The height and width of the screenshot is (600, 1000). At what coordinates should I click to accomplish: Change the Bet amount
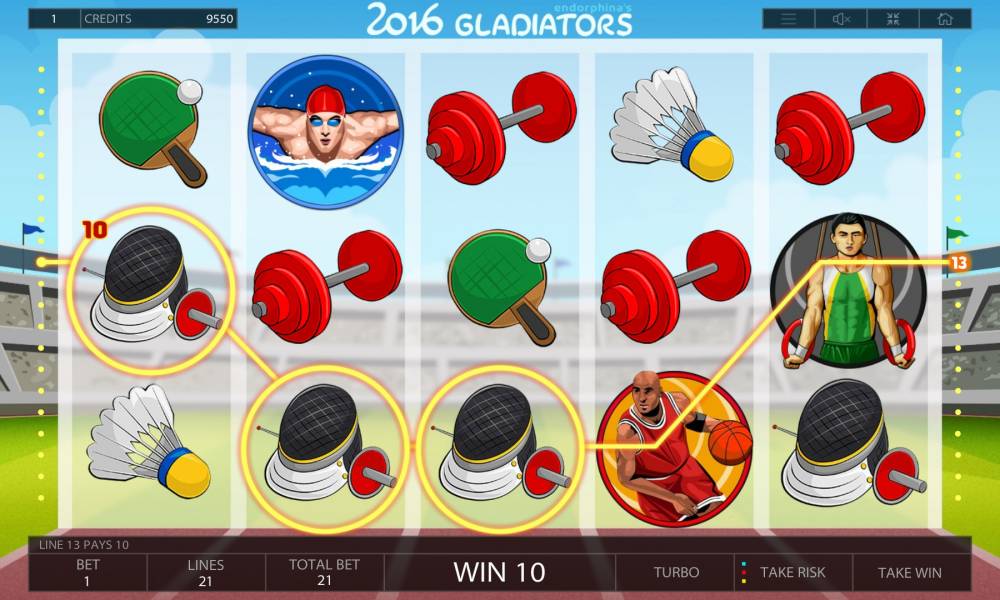point(88,572)
